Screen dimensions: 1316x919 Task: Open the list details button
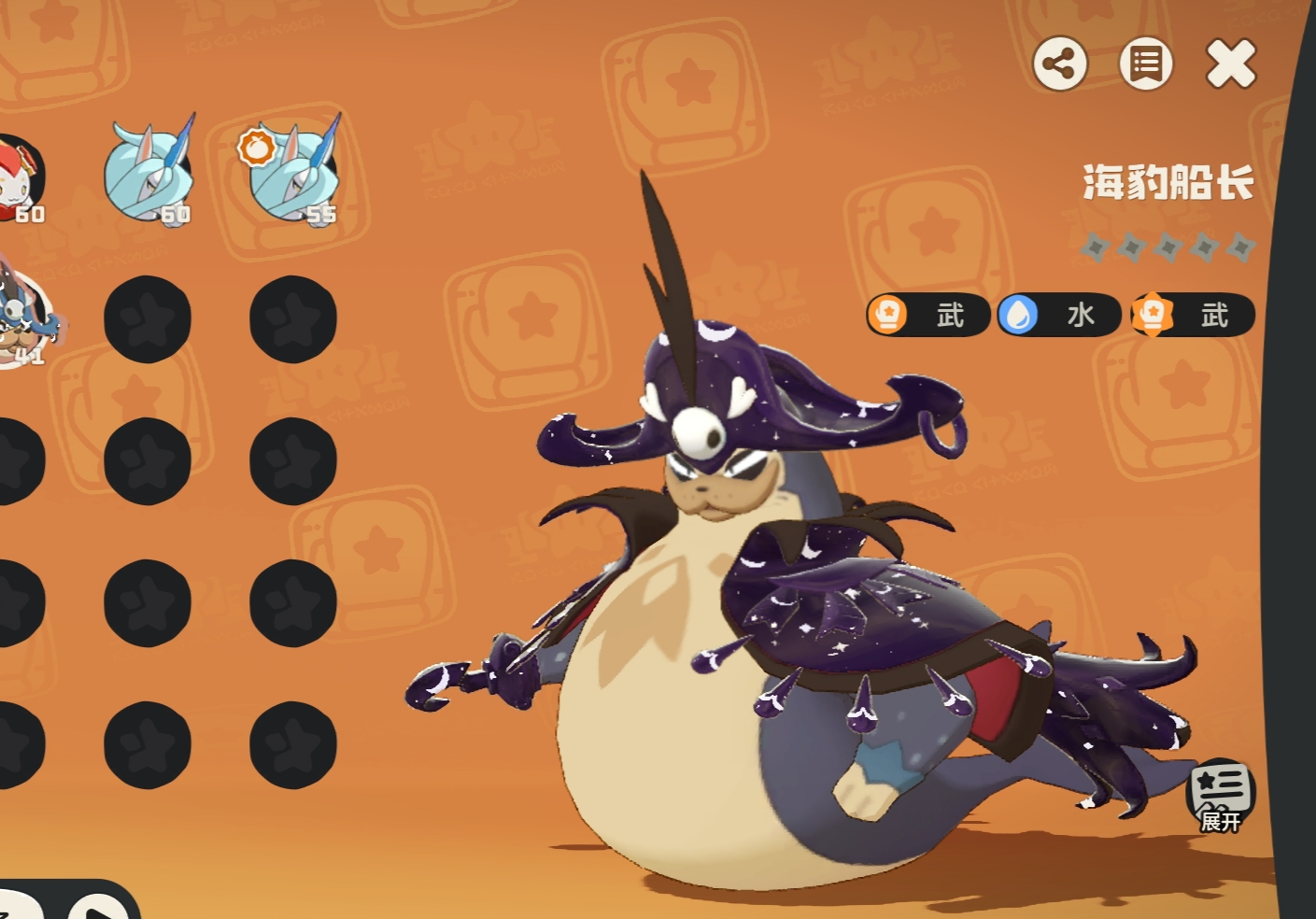point(1145,64)
